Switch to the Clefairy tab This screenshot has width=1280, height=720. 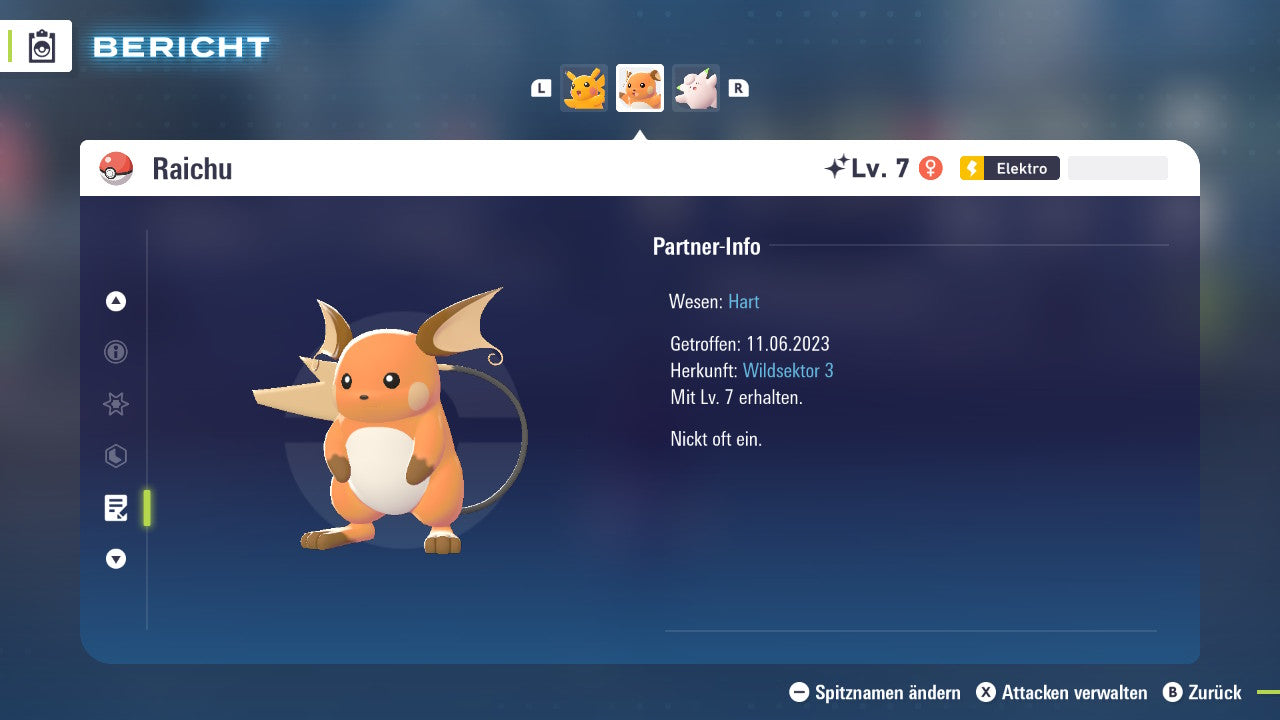pos(695,88)
